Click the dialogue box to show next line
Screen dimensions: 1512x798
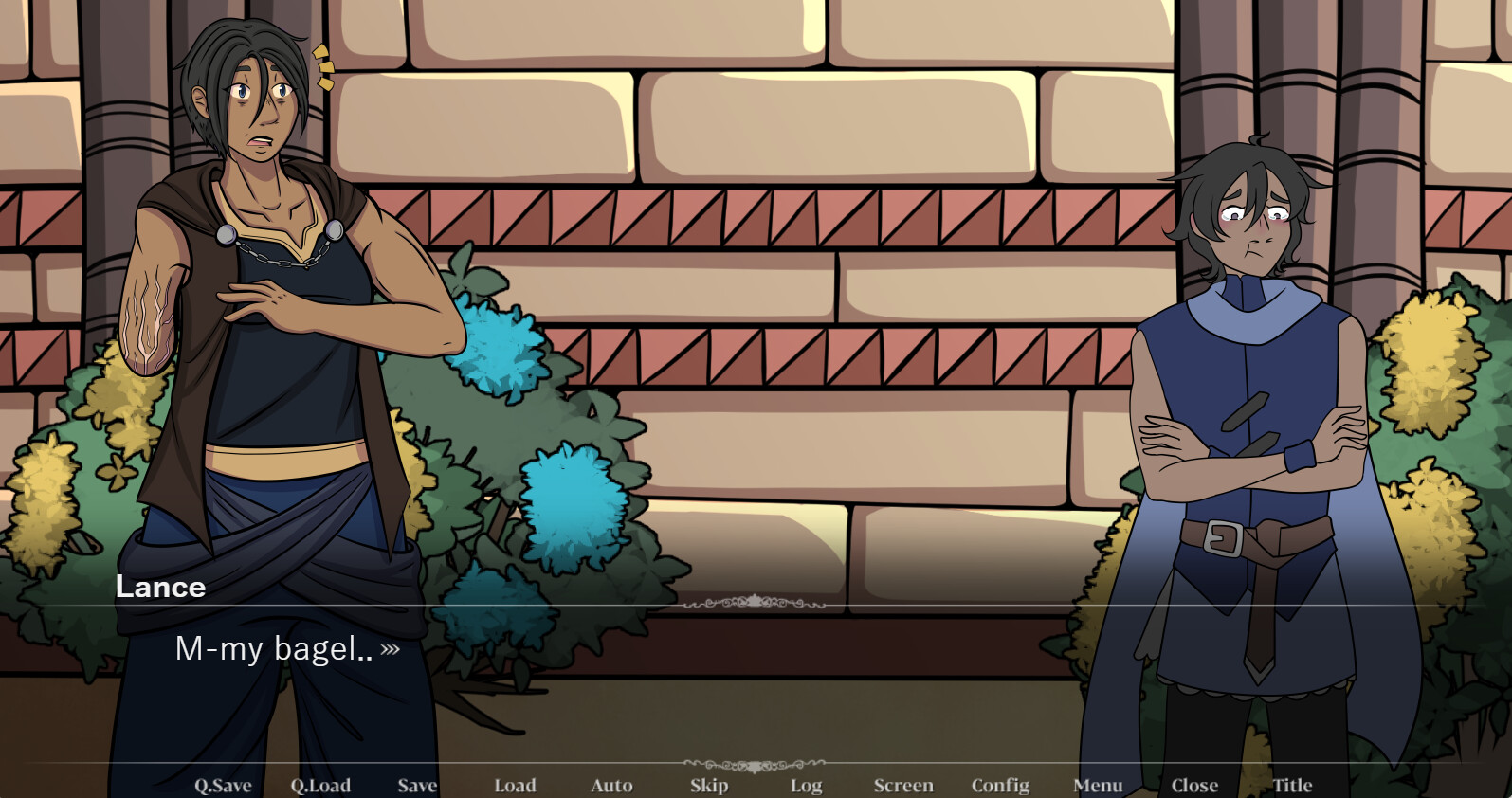click(664, 654)
